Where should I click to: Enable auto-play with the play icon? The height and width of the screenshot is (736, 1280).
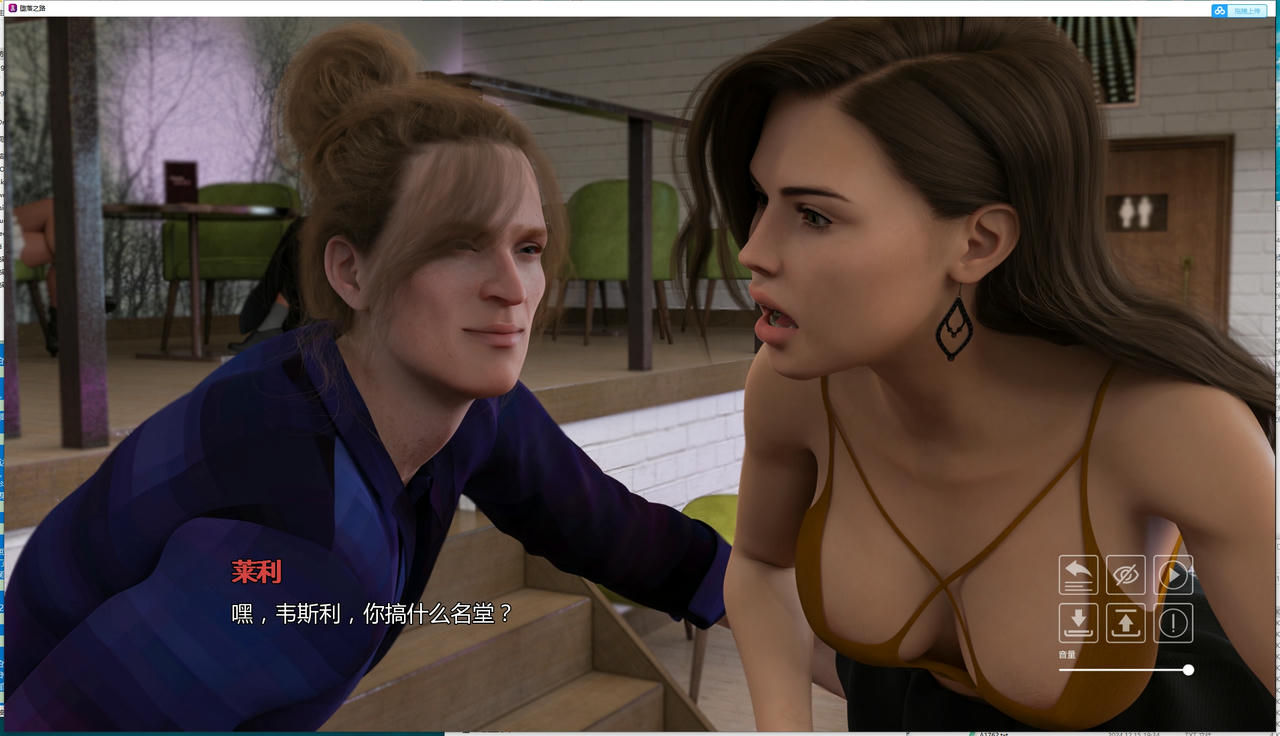pos(1173,575)
